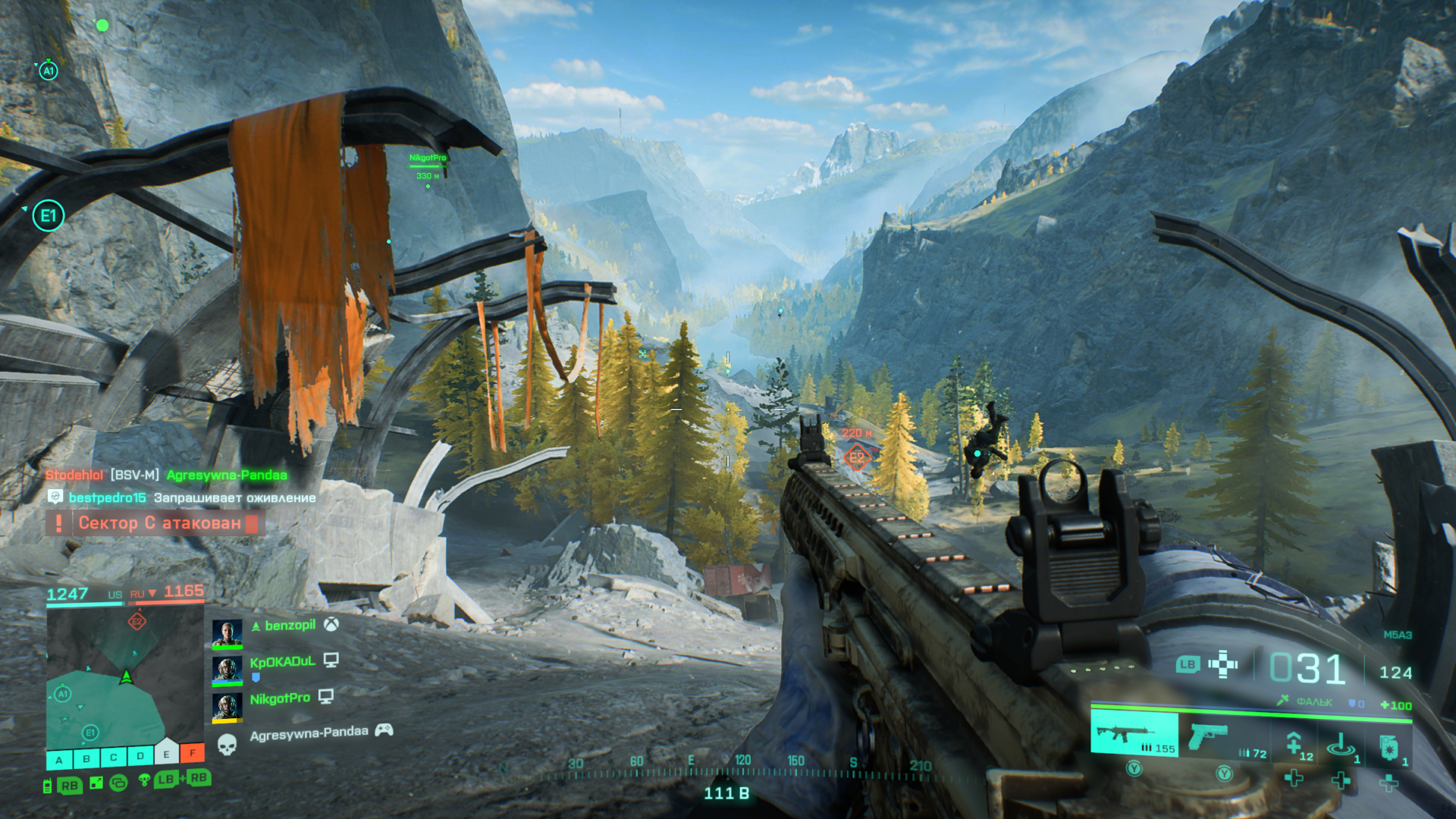Use the healing syringe gadget slot

1297,743
